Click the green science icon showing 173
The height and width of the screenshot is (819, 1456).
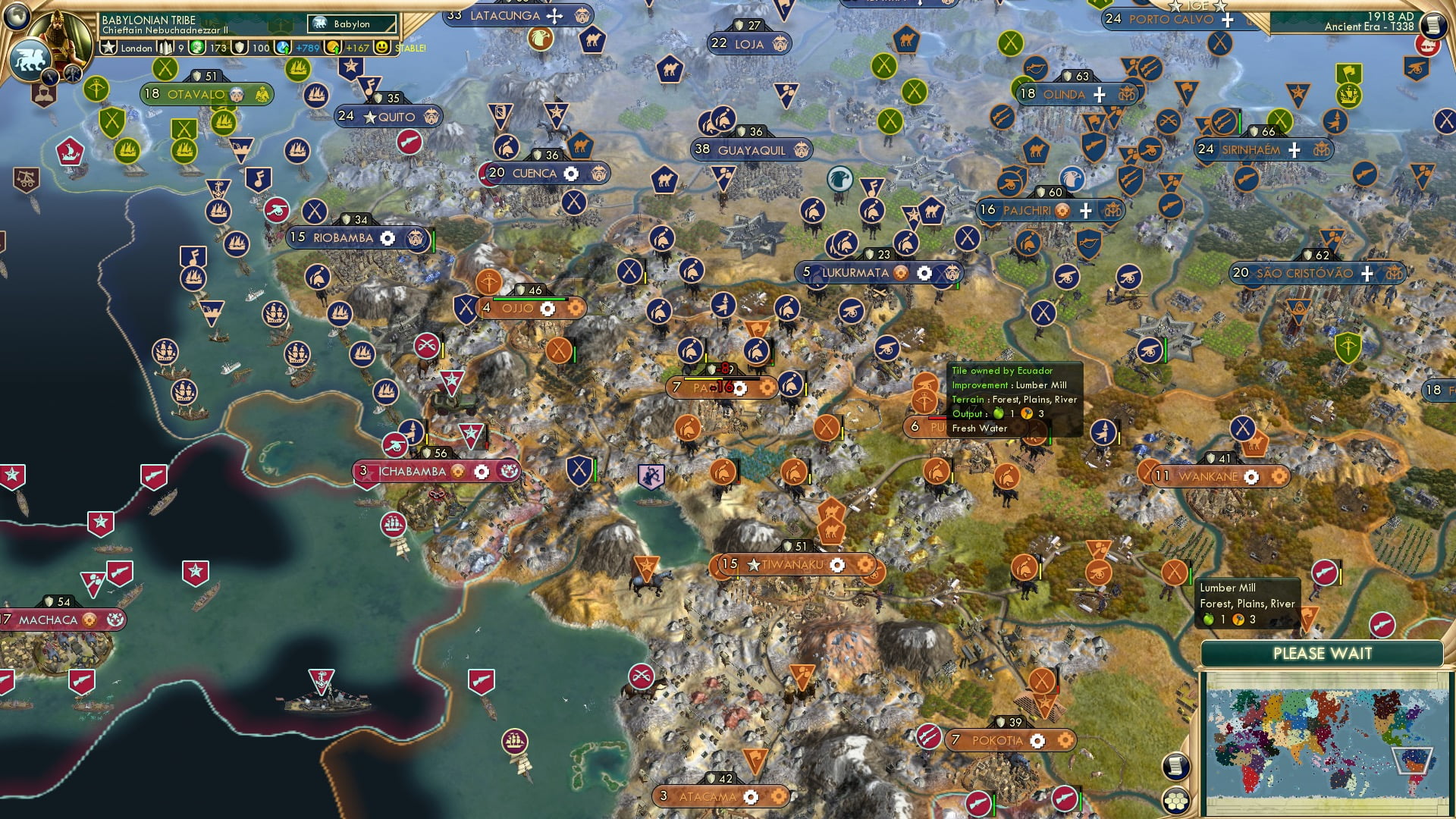(196, 48)
